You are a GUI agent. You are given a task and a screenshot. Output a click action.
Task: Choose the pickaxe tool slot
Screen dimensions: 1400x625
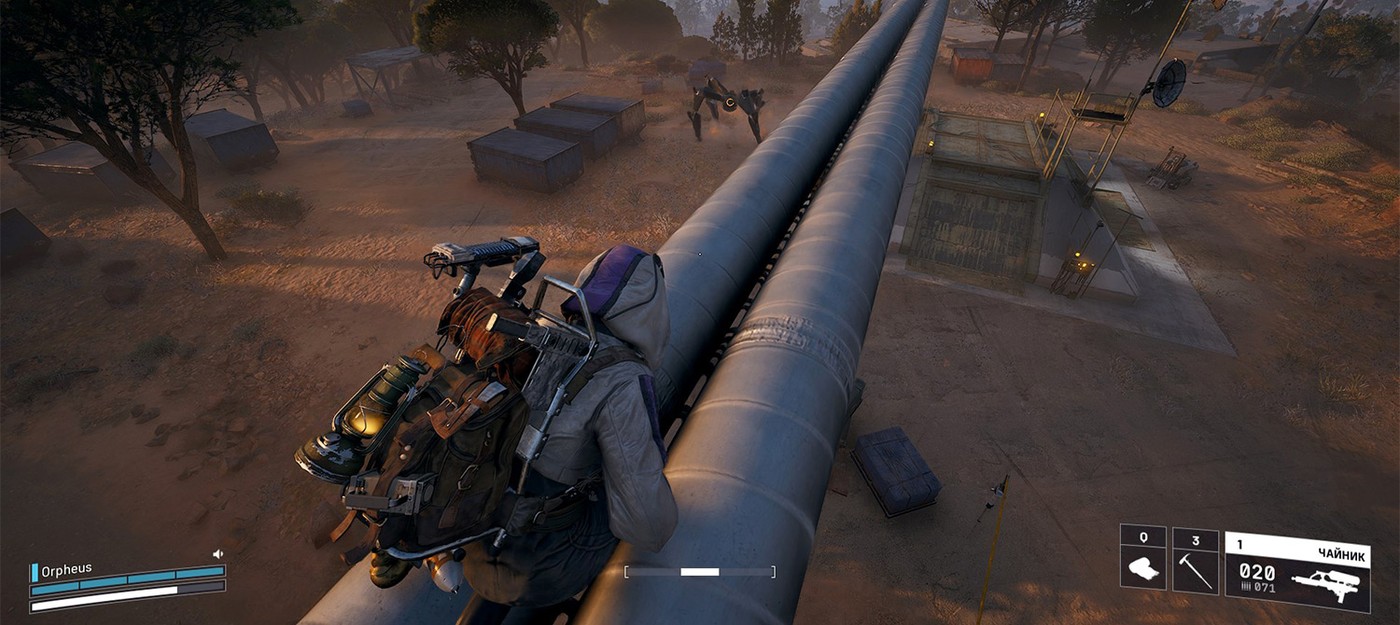click(1195, 562)
